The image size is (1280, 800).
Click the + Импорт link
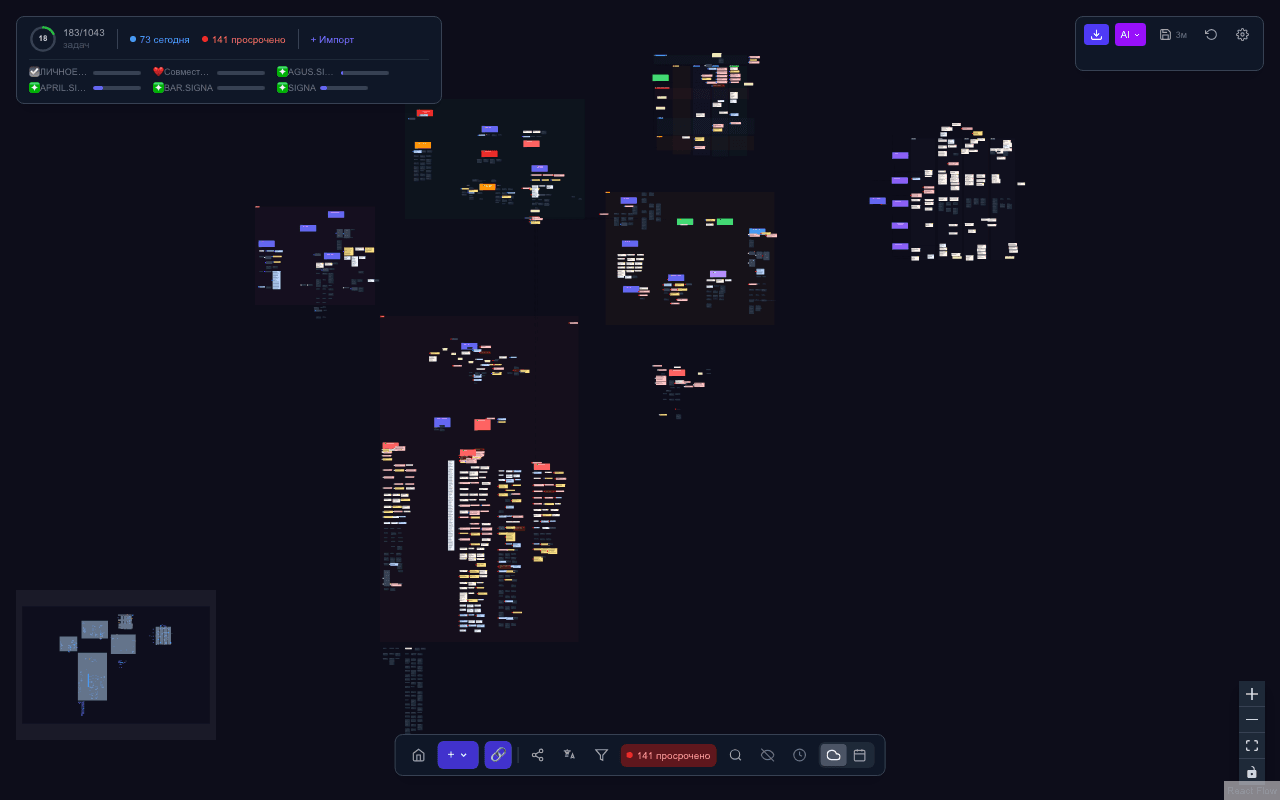click(331, 39)
